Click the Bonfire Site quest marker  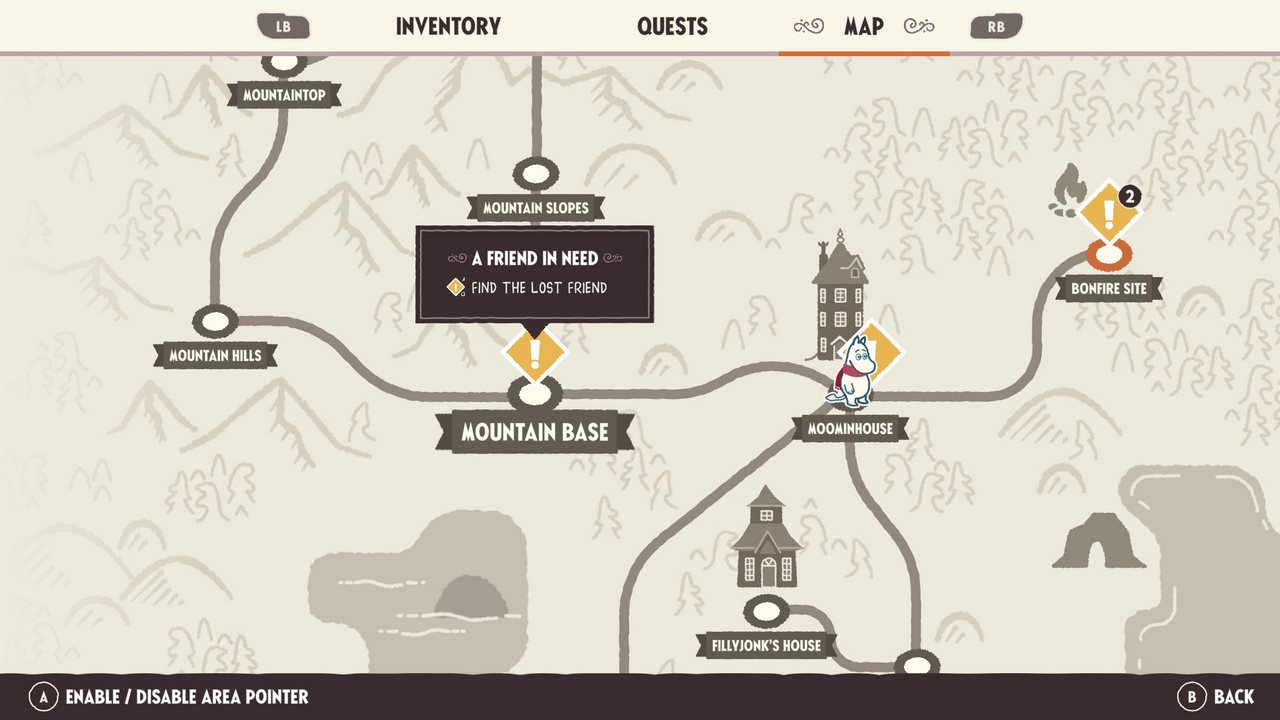[1109, 213]
